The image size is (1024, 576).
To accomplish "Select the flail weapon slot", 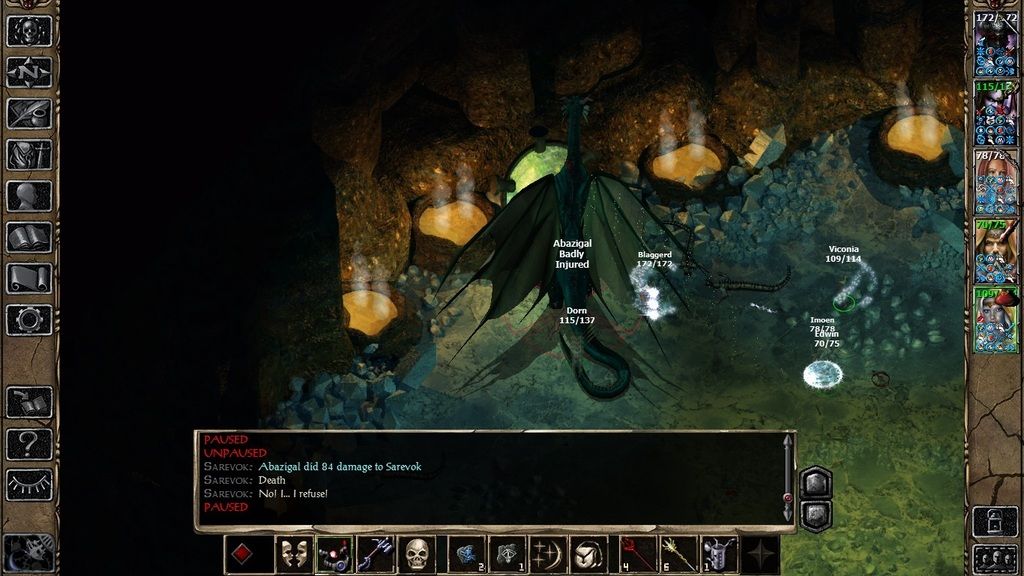I will (x=335, y=554).
